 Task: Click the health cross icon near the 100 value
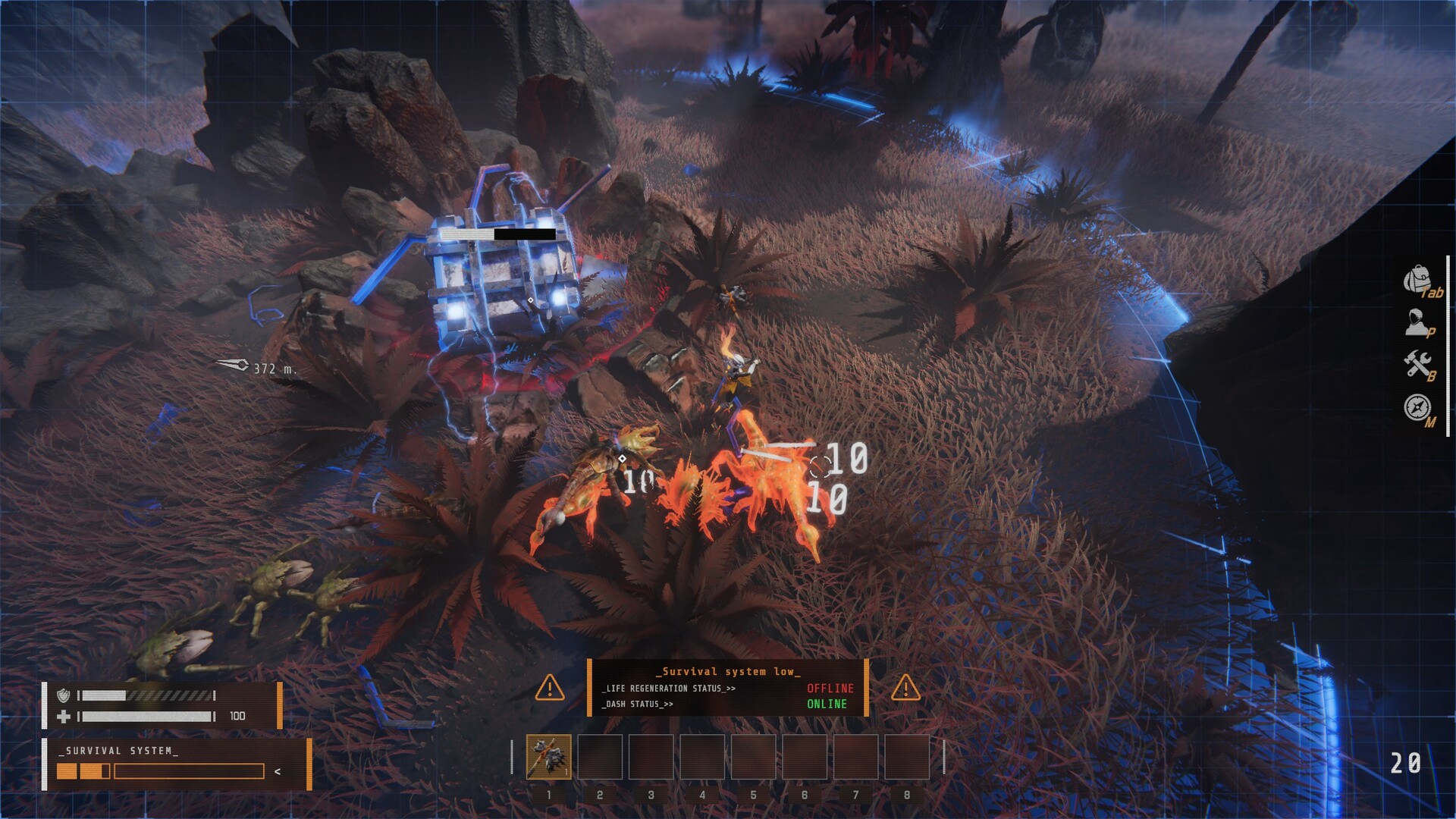click(65, 715)
